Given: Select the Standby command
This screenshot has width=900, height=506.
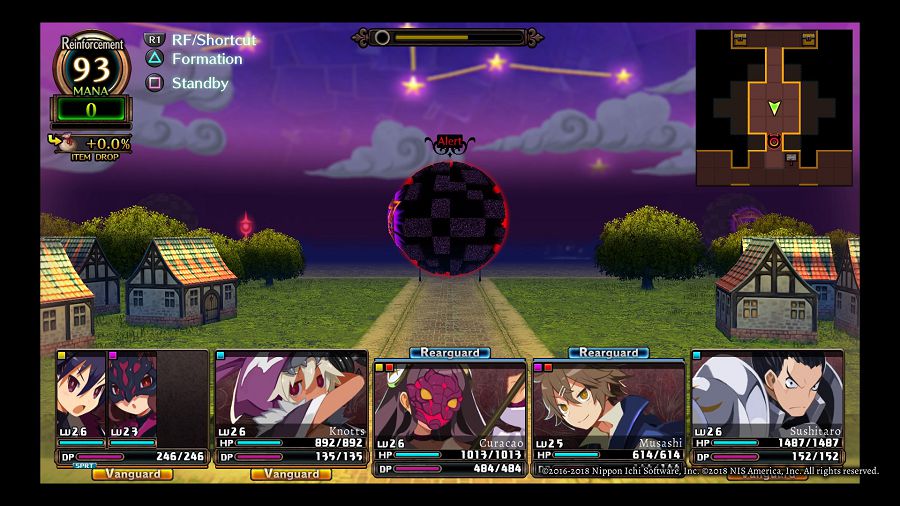Looking at the screenshot, I should click(x=200, y=83).
